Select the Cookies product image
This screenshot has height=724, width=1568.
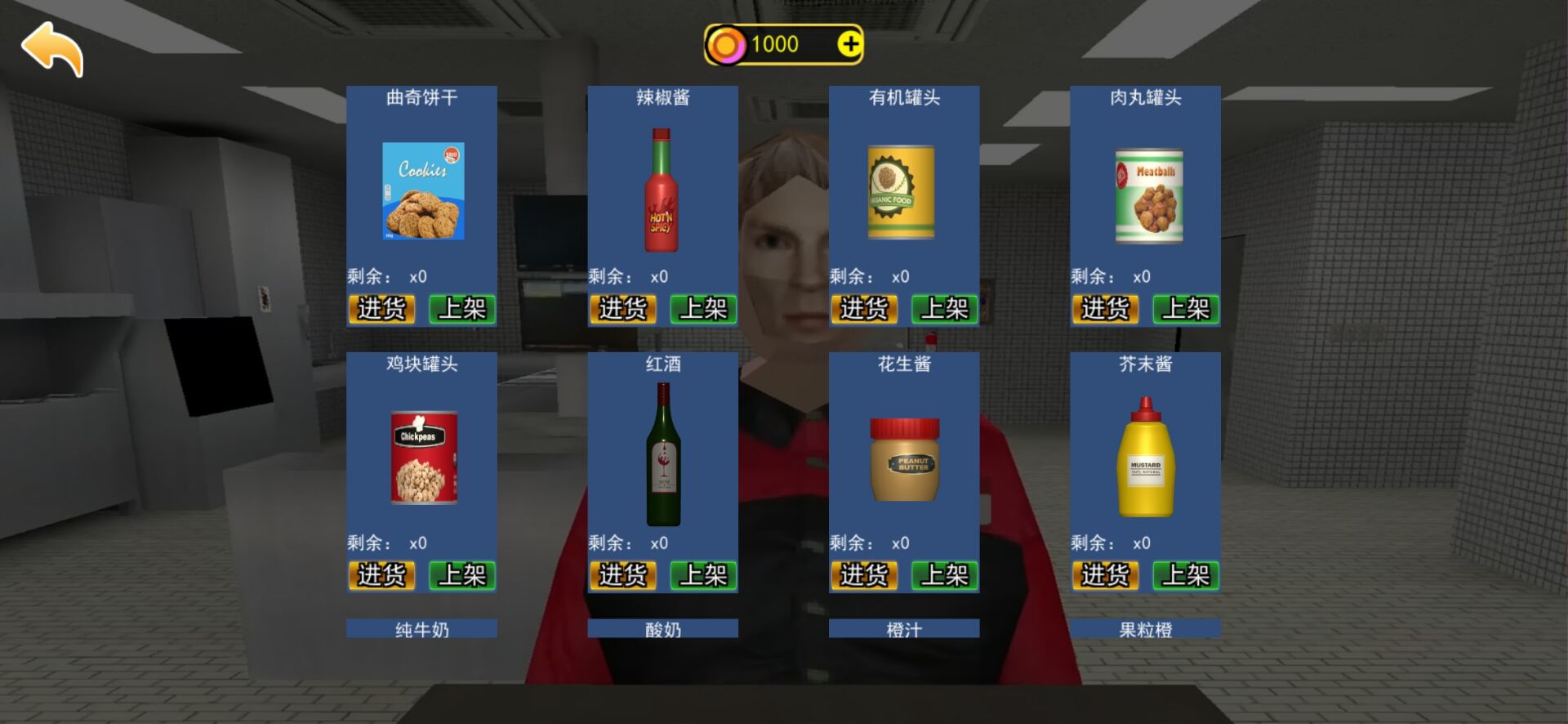point(423,191)
